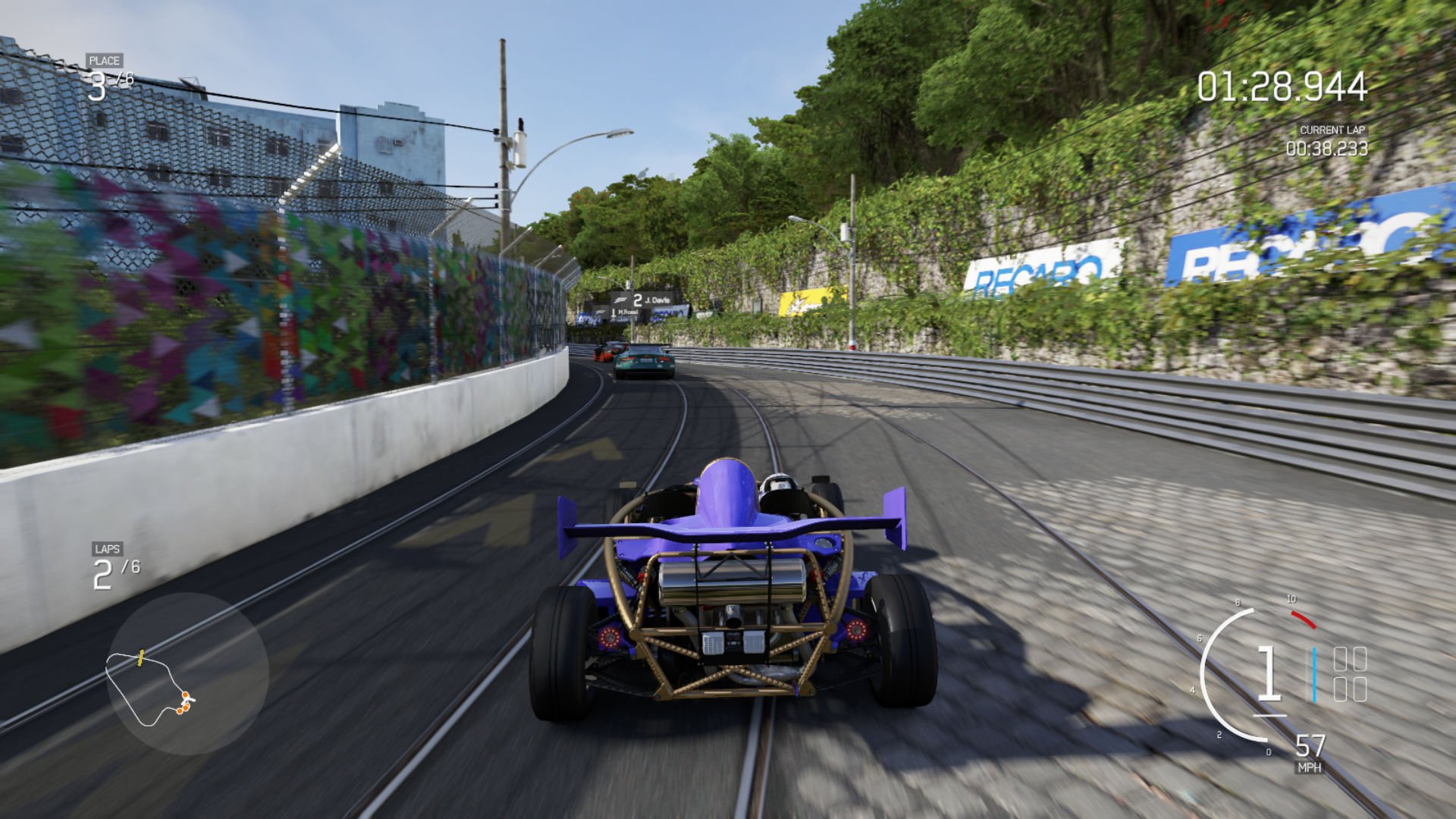The image size is (1456, 819).
Task: Click the red redline segment on the tachometer
Action: pyautogui.click(x=1303, y=620)
